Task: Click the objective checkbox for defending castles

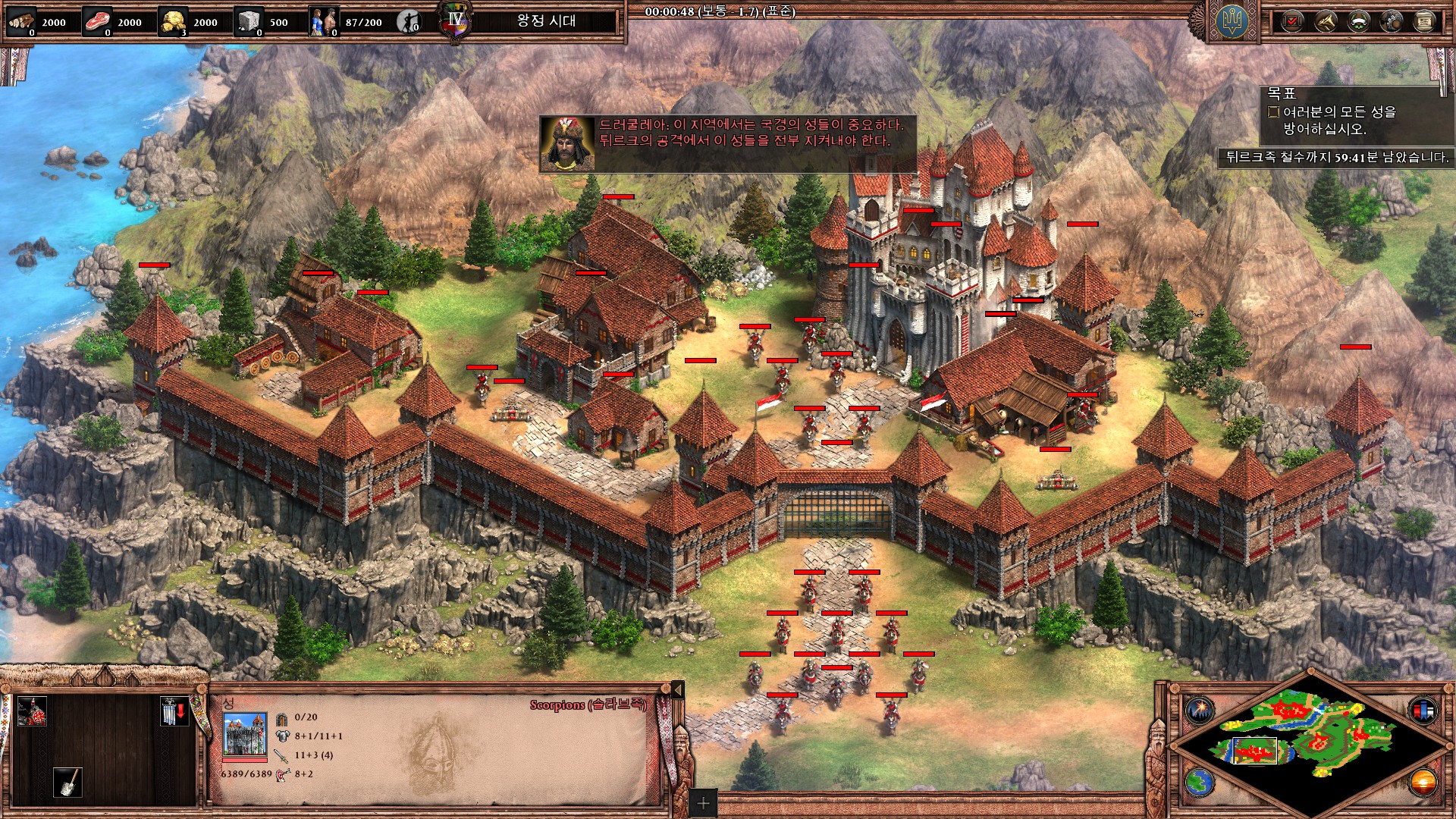Action: (1274, 111)
